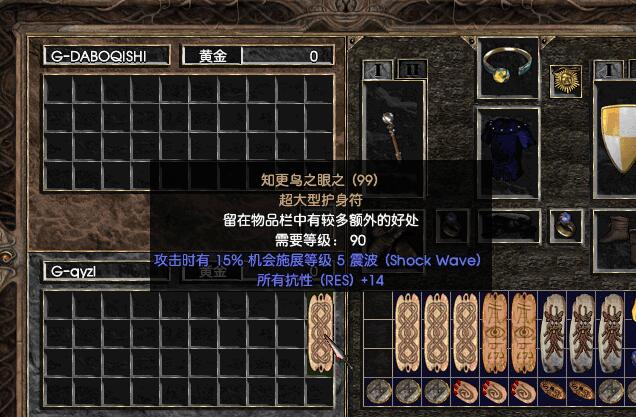The width and height of the screenshot is (636, 417).
Task: Switch to weapon set II above the staff
Action: click(x=412, y=69)
